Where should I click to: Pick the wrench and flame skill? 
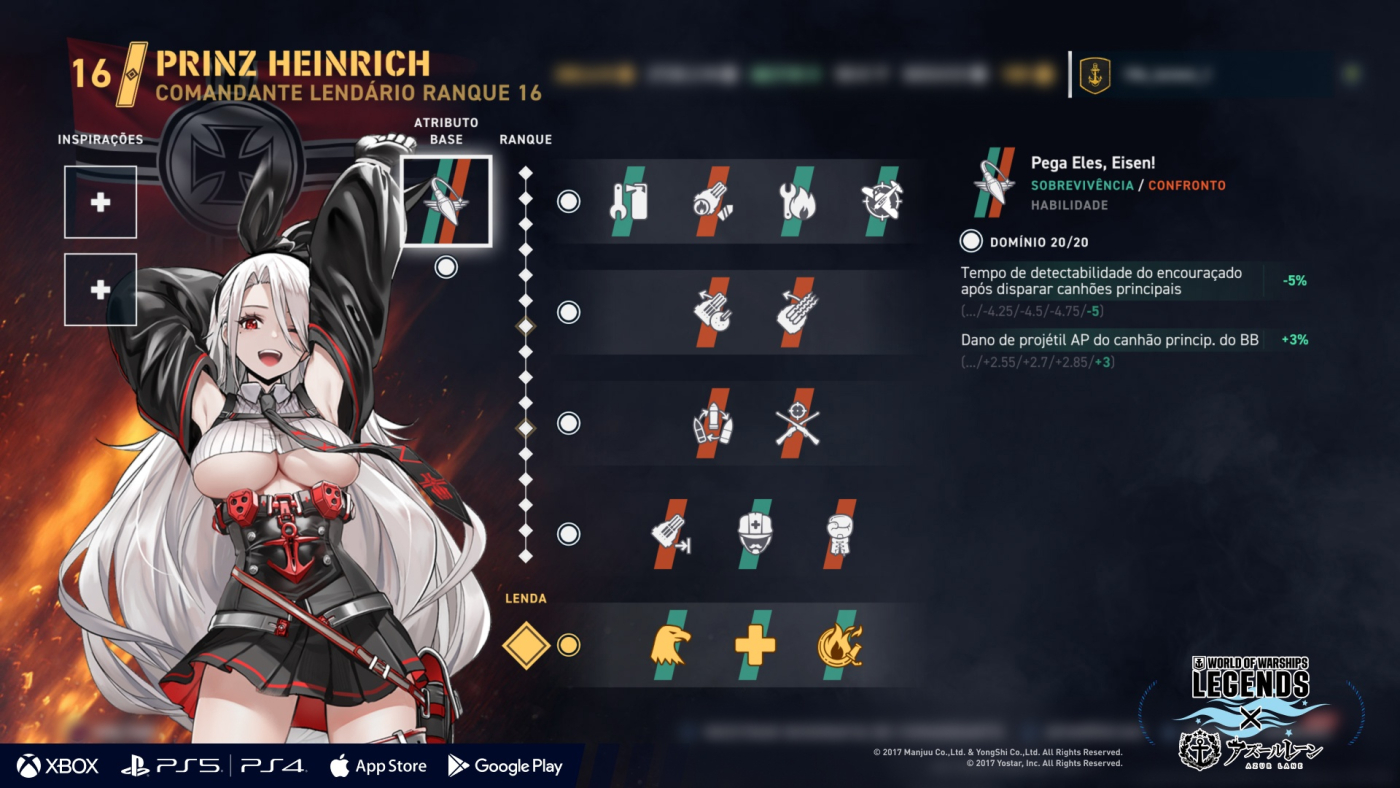797,201
